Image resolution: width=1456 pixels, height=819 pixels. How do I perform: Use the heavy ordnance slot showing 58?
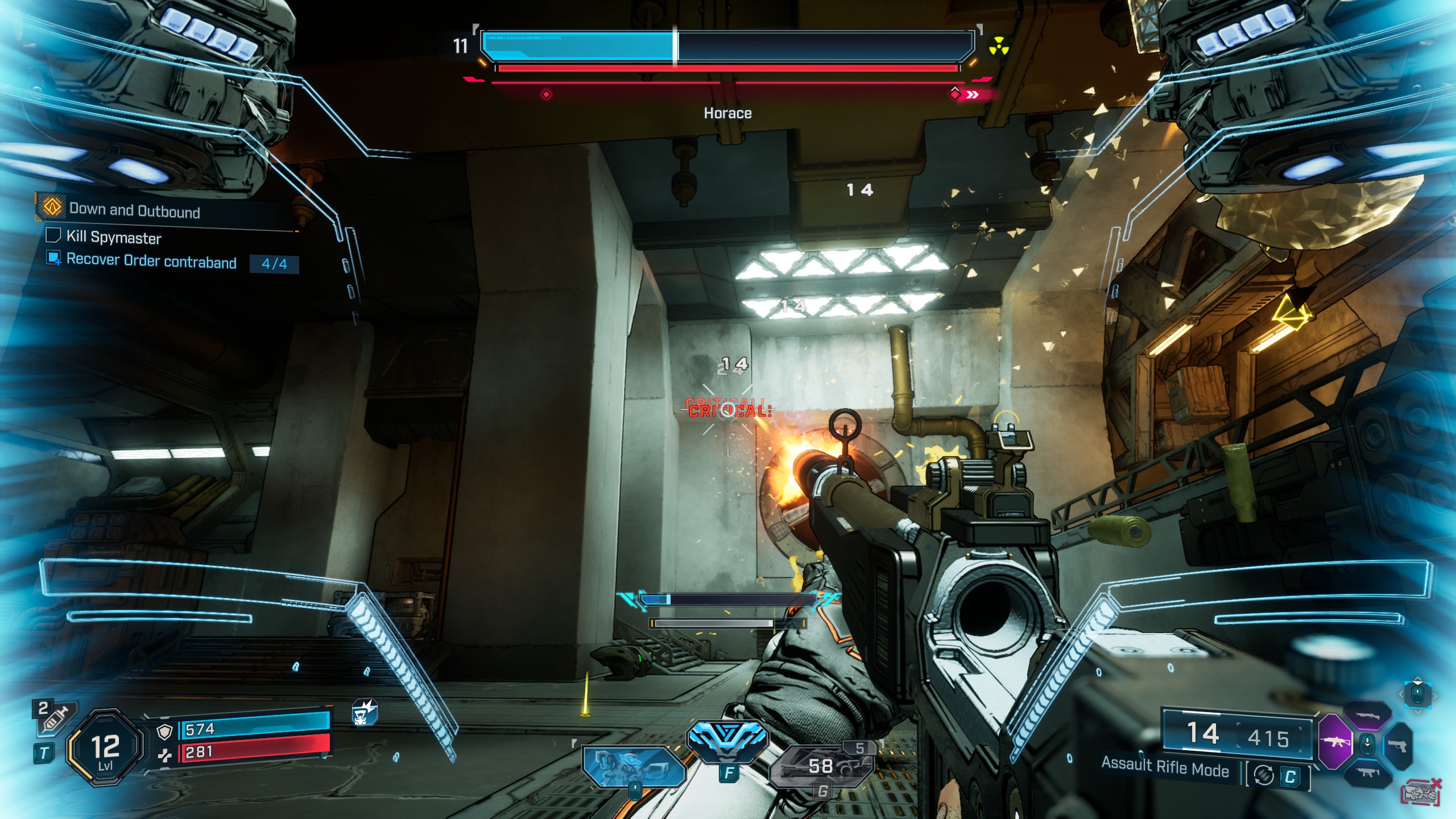[x=821, y=767]
